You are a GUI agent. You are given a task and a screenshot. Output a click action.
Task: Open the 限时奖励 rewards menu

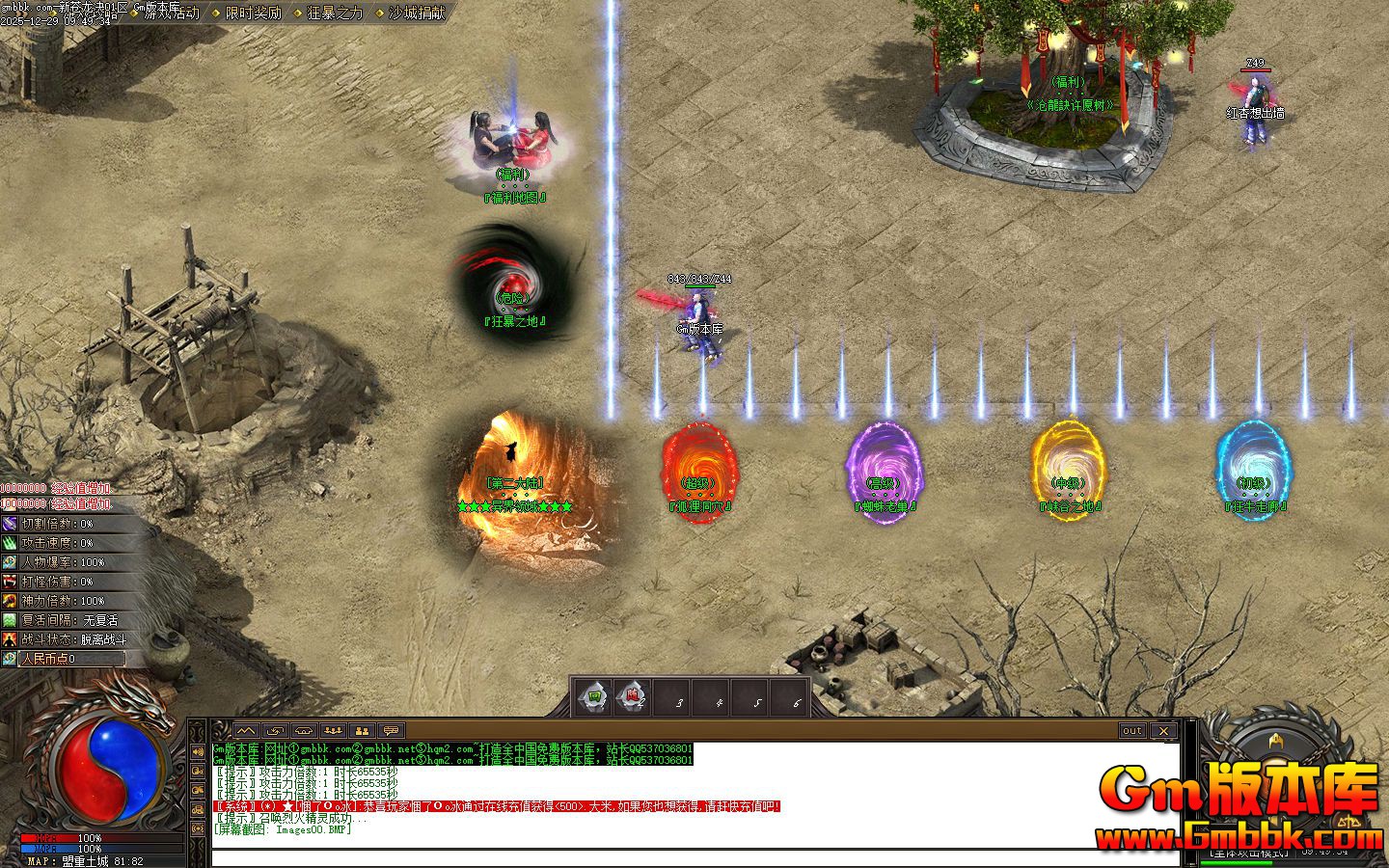pyautogui.click(x=253, y=14)
